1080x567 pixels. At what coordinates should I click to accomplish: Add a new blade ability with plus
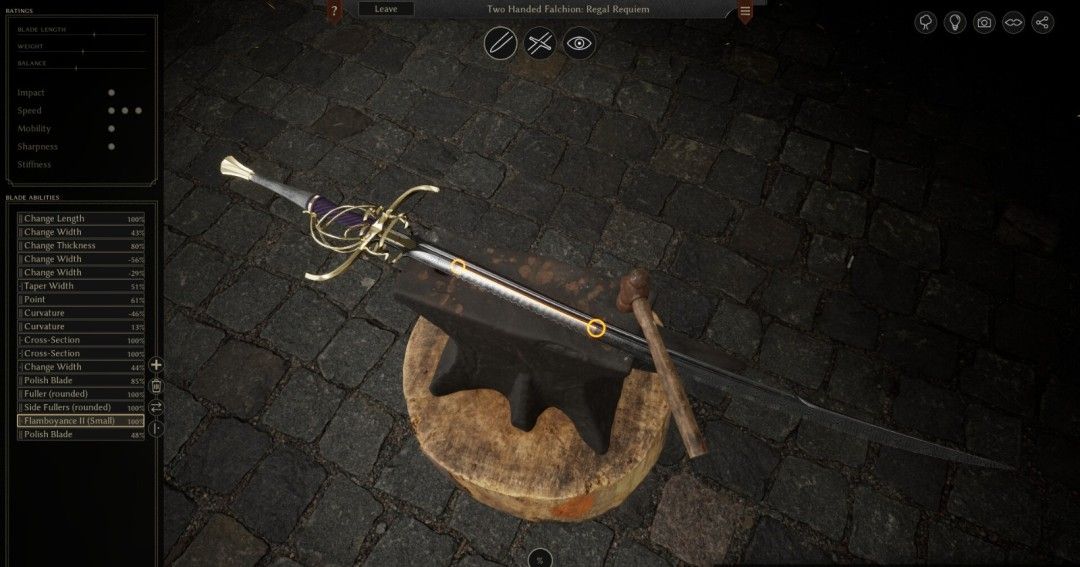[156, 365]
